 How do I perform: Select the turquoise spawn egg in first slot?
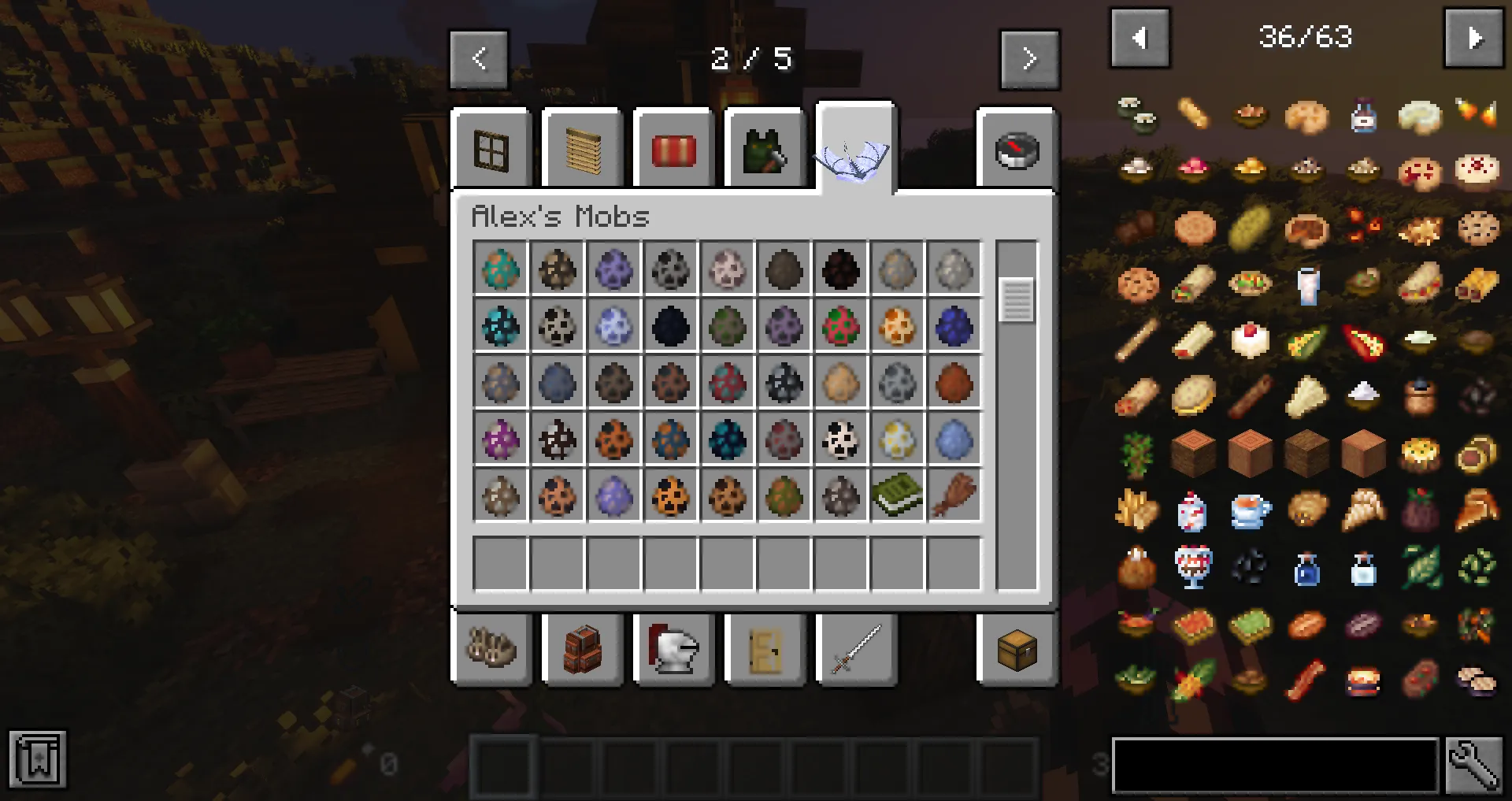click(x=501, y=269)
